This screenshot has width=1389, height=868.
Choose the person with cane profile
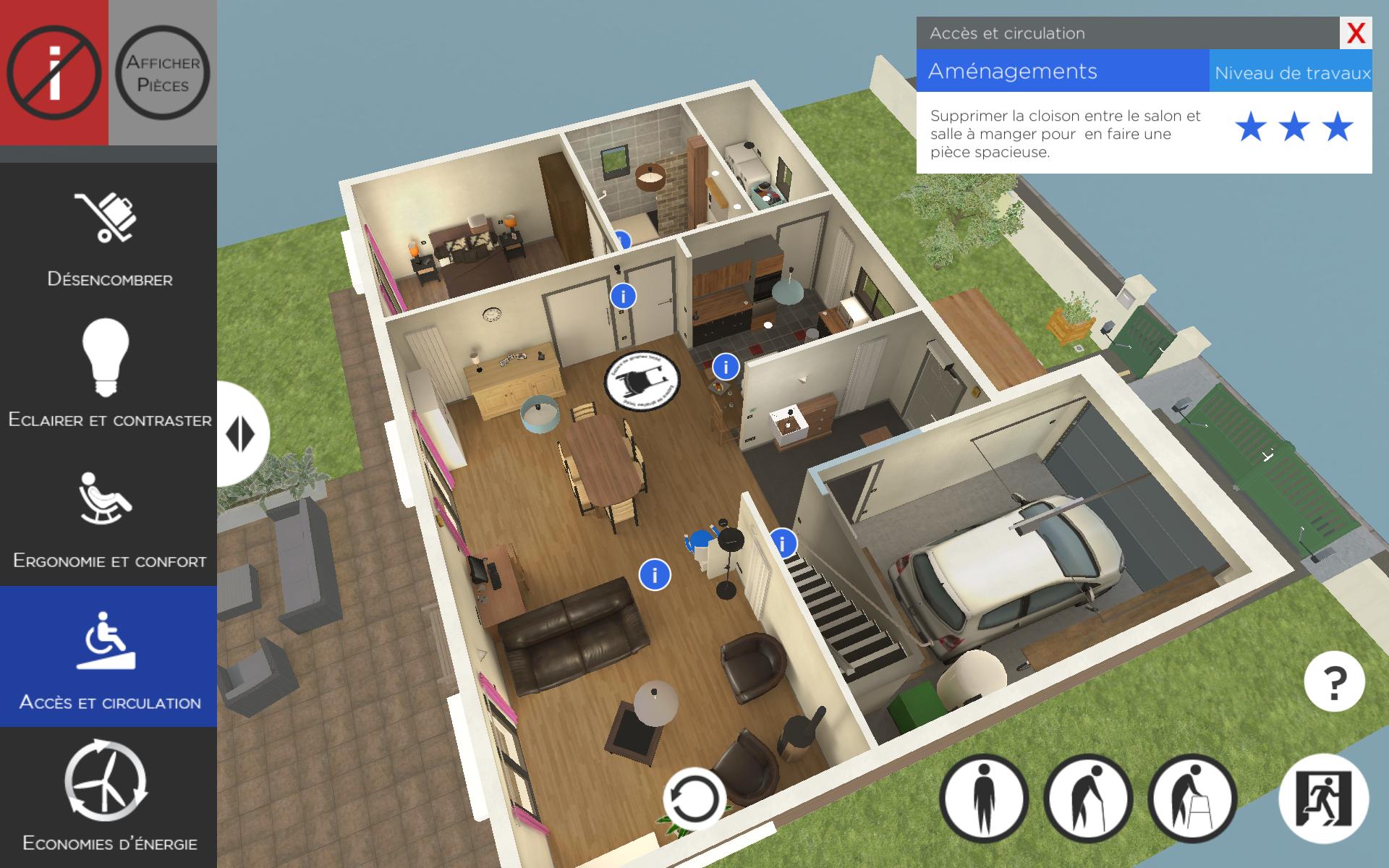1088,799
